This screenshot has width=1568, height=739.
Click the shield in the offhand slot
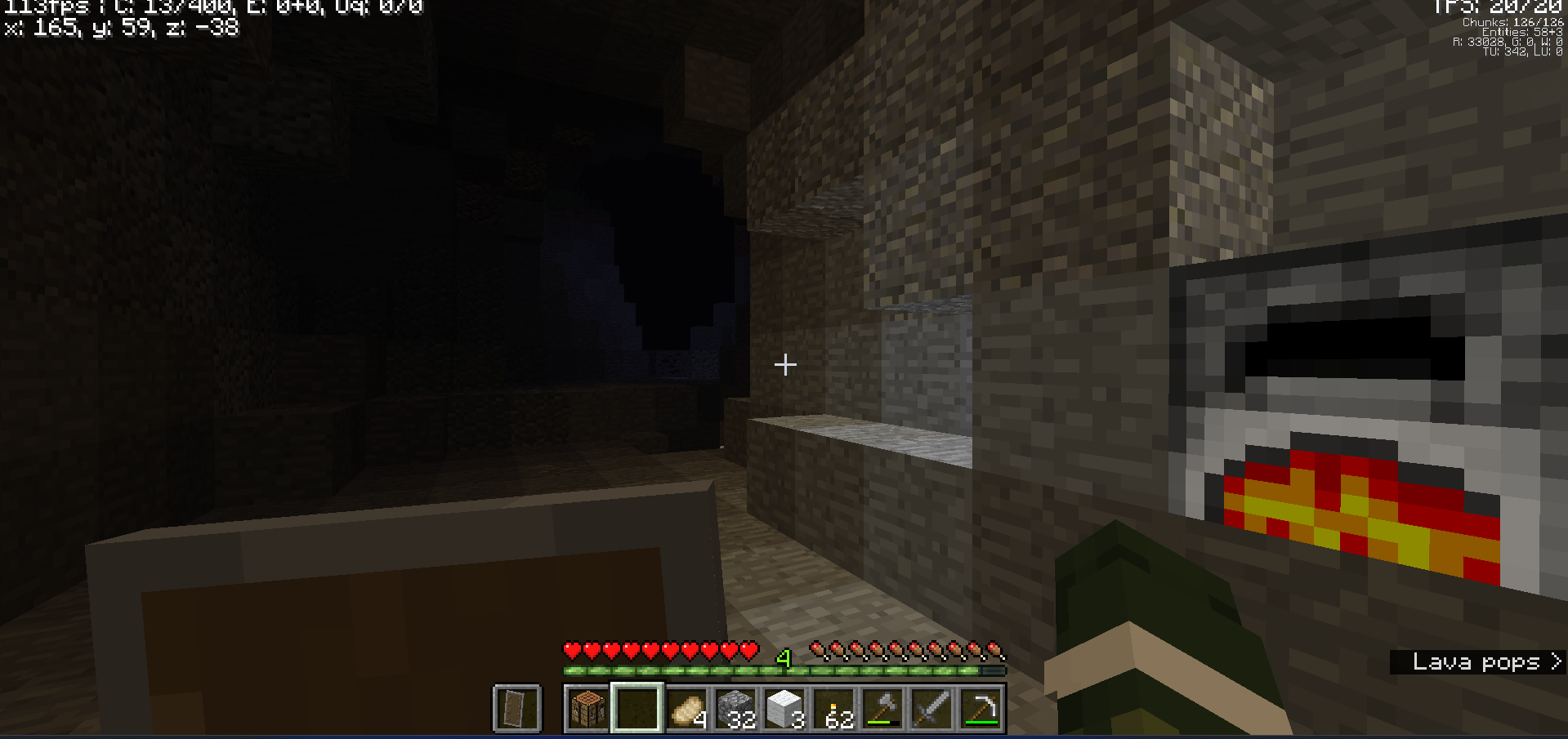point(516,707)
